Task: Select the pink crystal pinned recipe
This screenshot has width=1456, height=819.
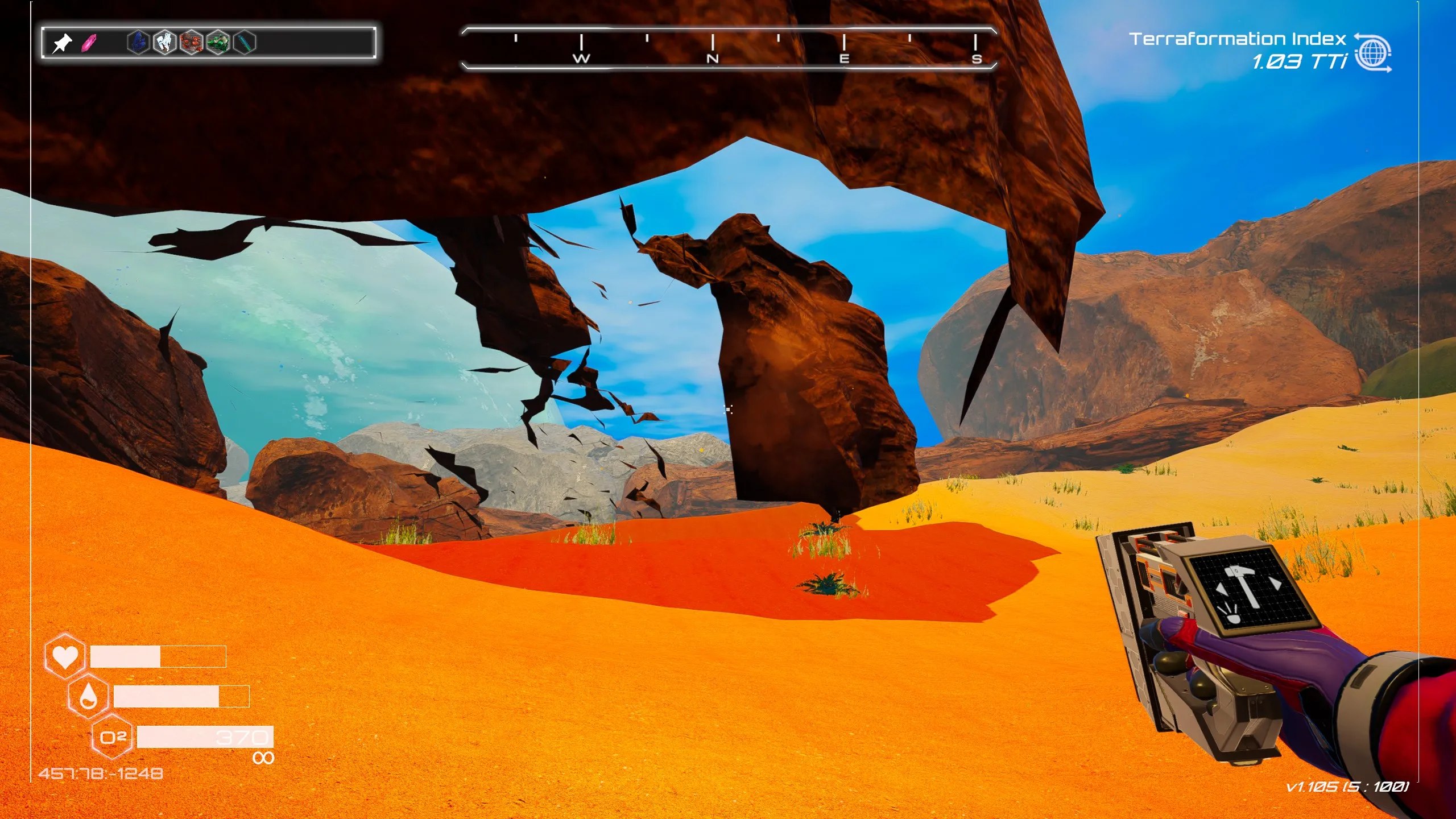Action: pos(89,43)
